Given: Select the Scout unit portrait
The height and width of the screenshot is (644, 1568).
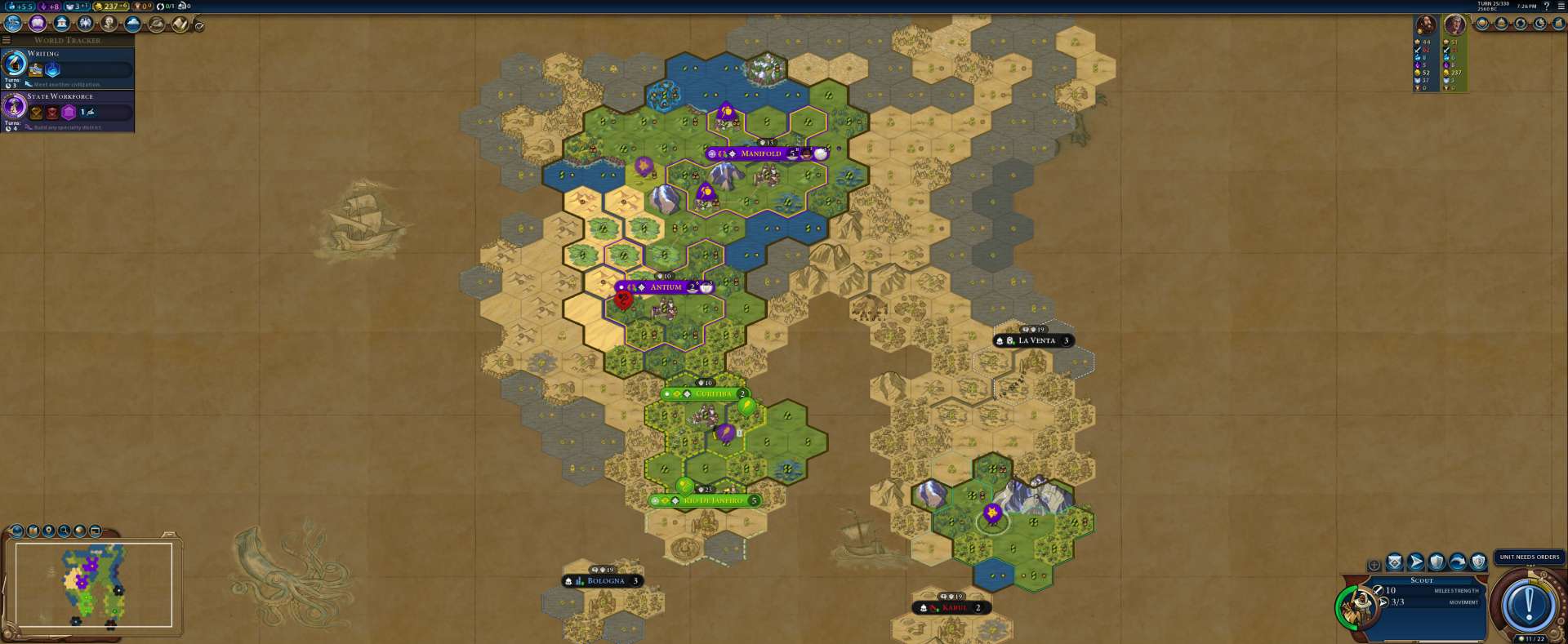Looking at the screenshot, I should [1360, 604].
